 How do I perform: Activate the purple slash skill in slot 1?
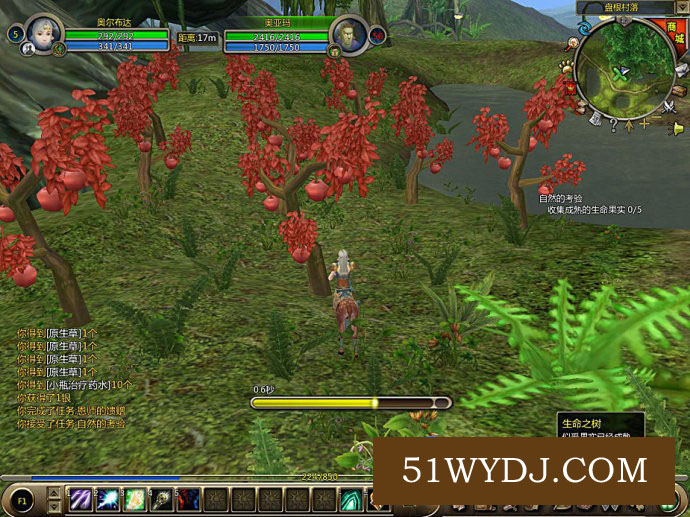79,499
